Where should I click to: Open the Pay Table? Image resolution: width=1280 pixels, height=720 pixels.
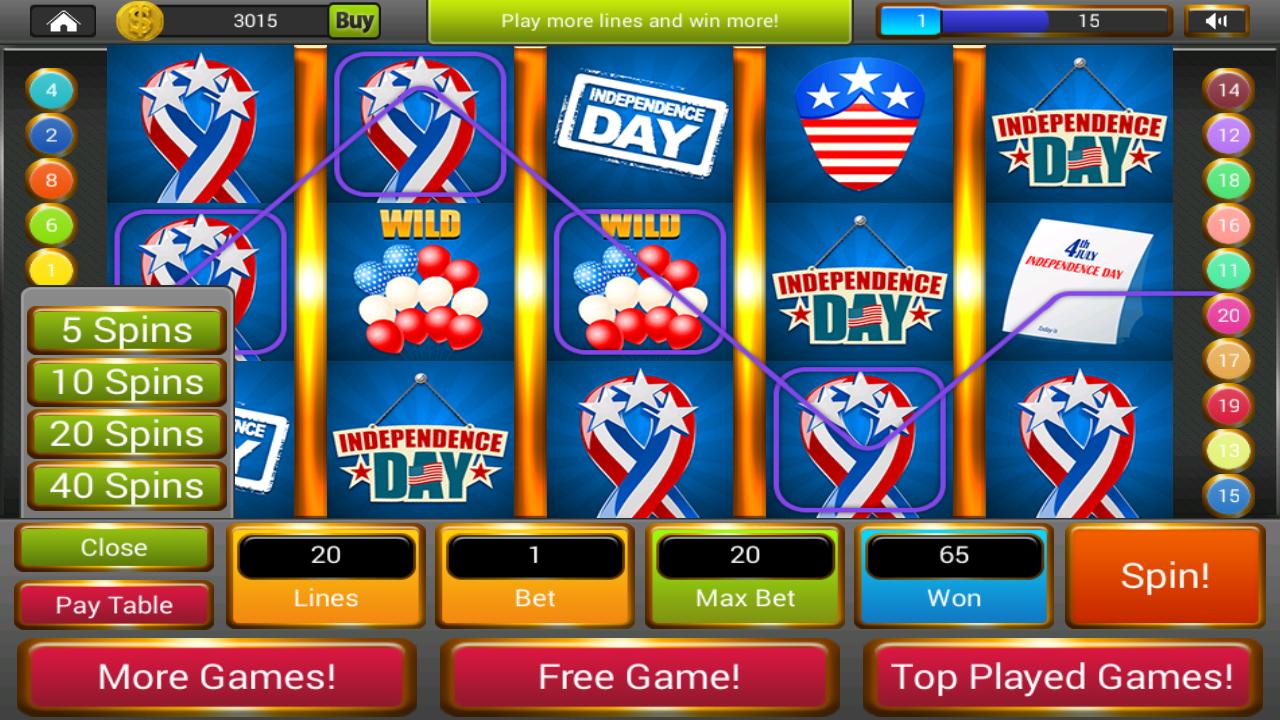(113, 604)
